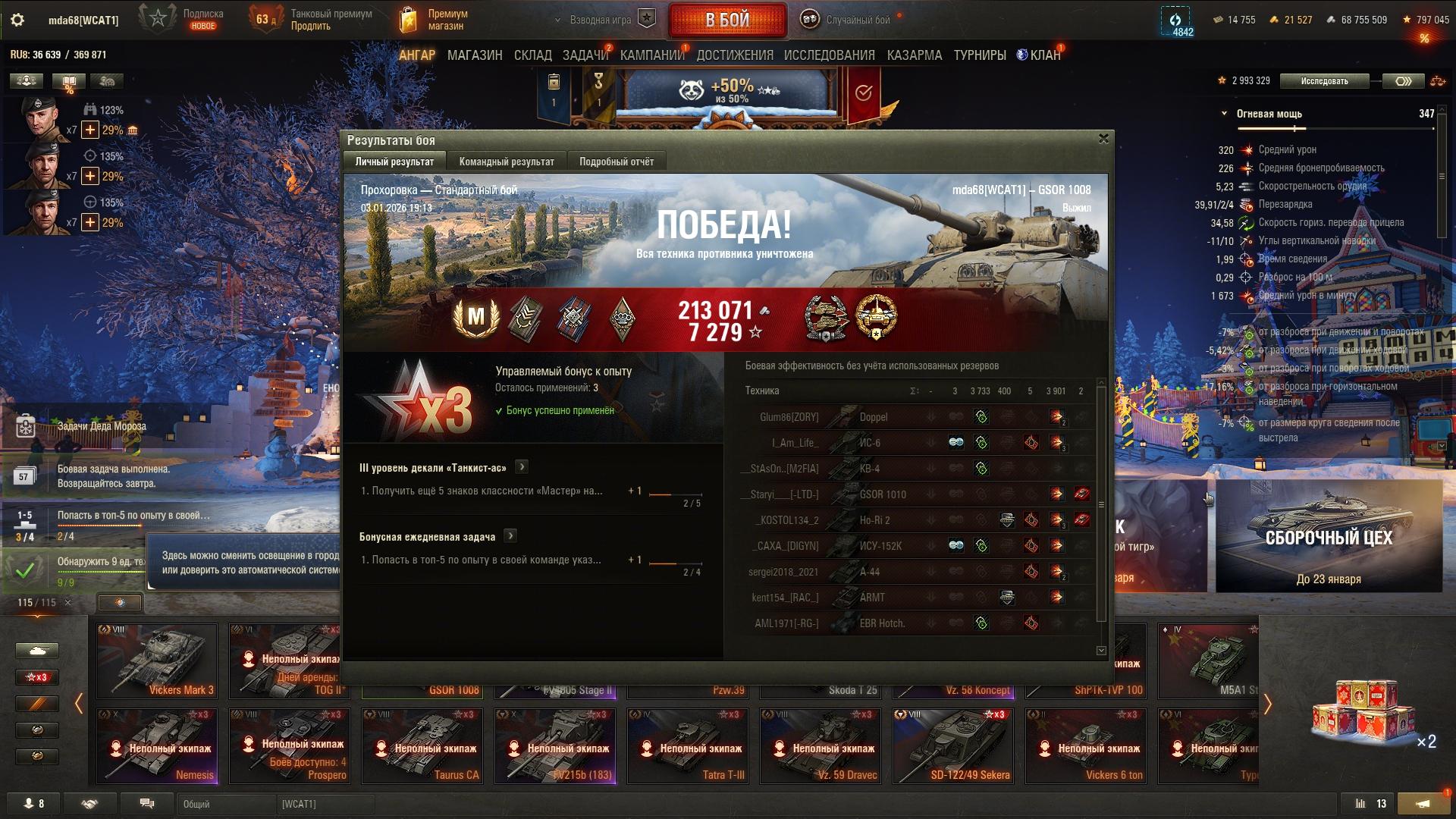1456x819 pixels.
Task: Open the ИССЛЕДОВАНИЯ menu
Action: click(x=829, y=55)
